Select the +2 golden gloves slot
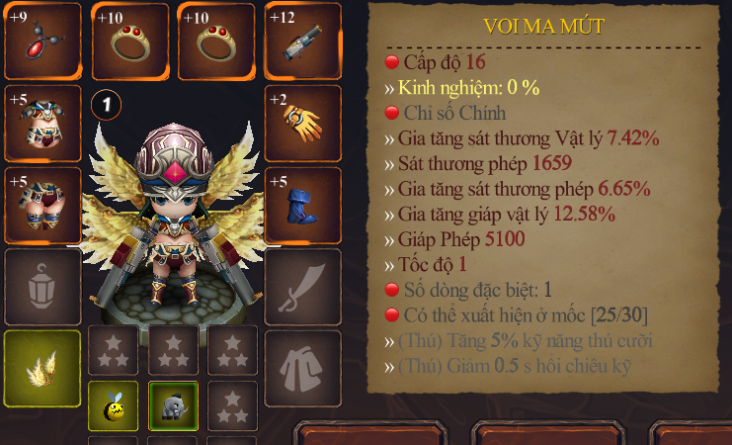Image resolution: width=732 pixels, height=445 pixels. [x=302, y=122]
